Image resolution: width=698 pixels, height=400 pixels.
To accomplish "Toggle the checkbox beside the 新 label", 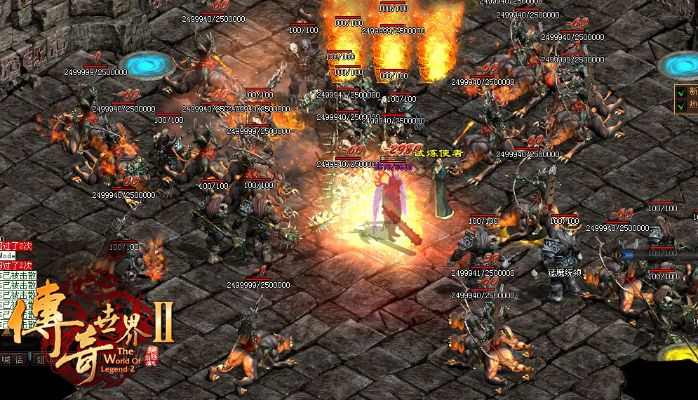I will [x=680, y=91].
